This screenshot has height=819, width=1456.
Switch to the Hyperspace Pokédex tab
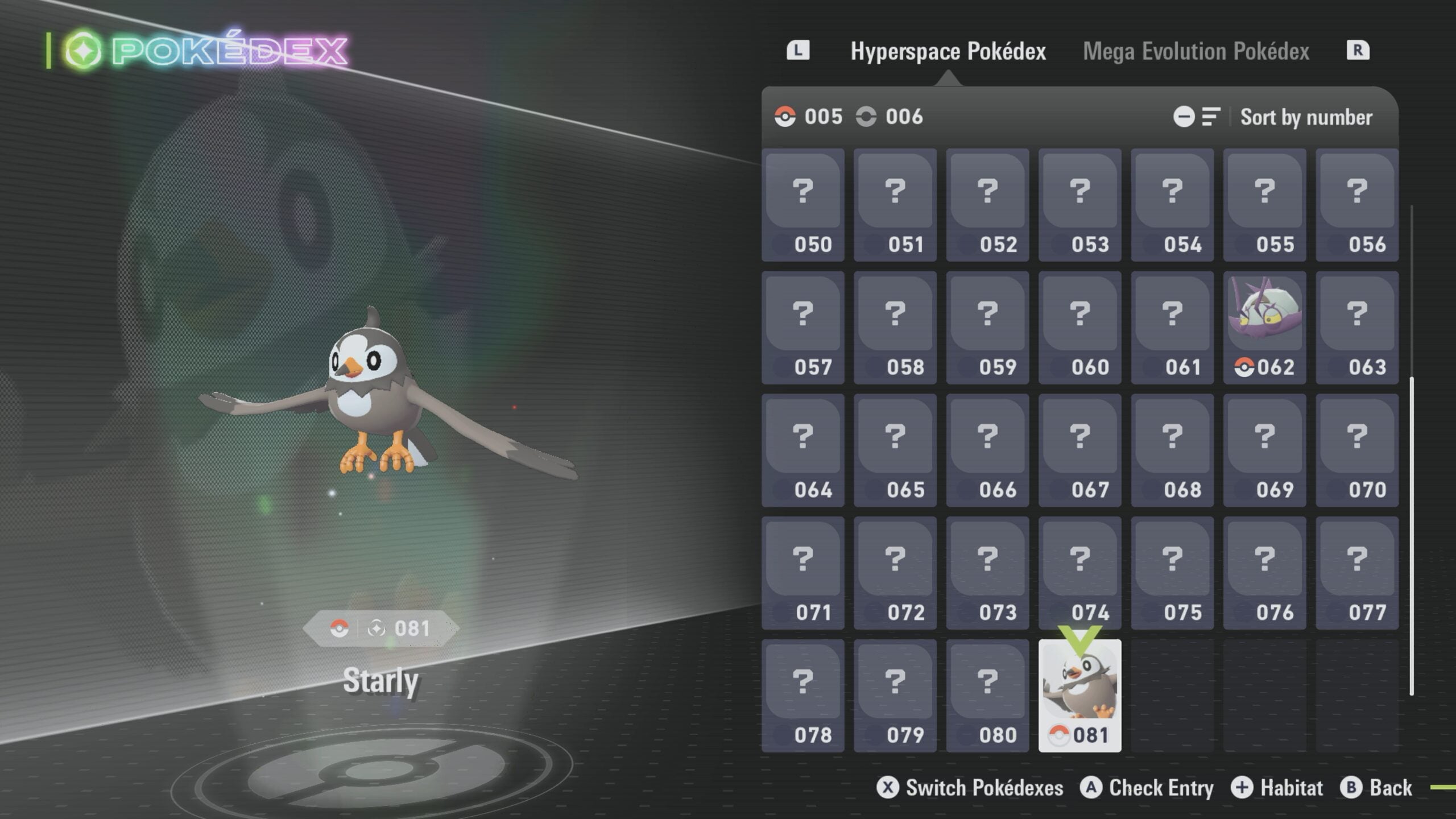(948, 51)
